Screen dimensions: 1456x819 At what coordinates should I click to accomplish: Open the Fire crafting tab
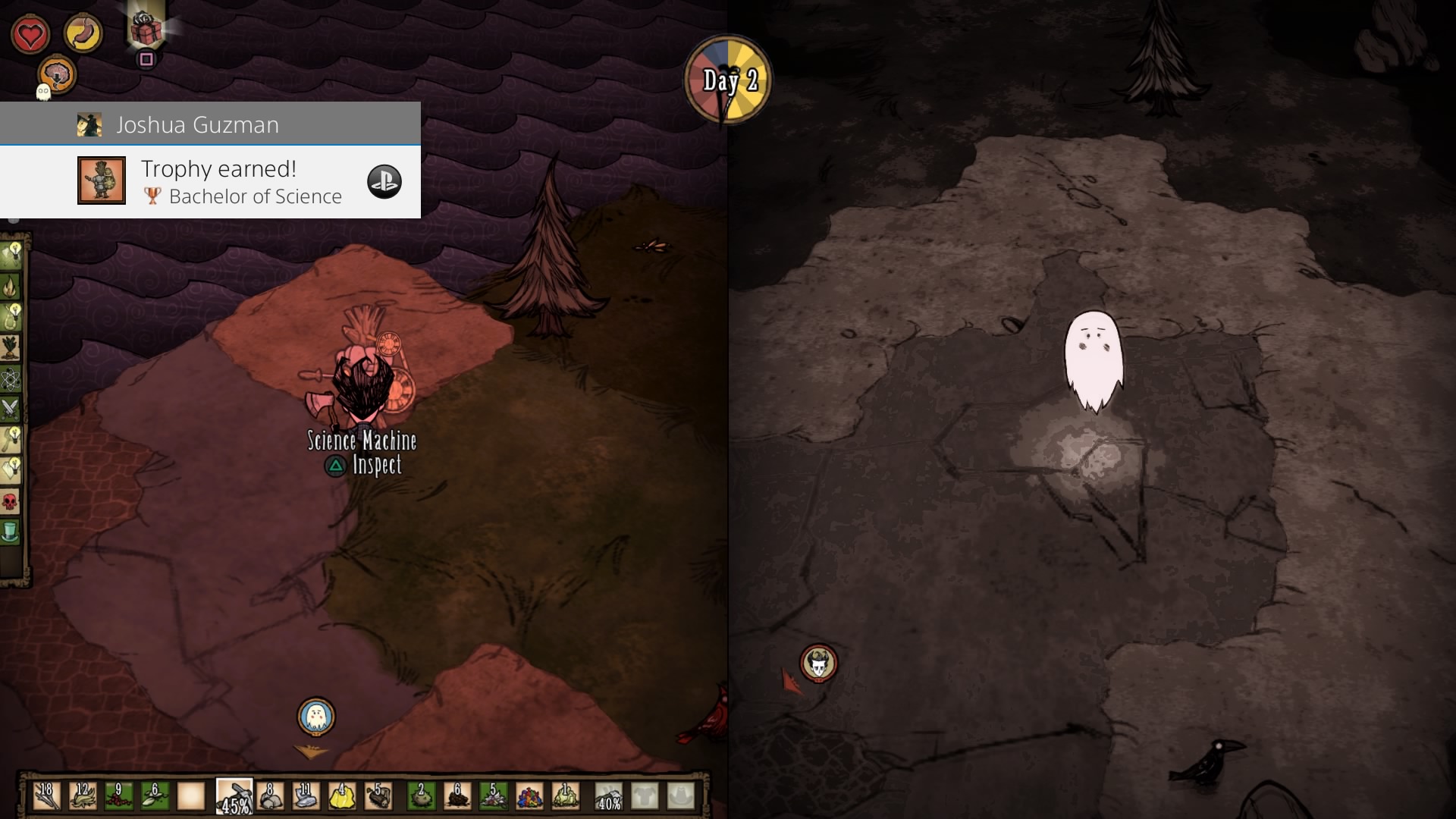tap(11, 286)
